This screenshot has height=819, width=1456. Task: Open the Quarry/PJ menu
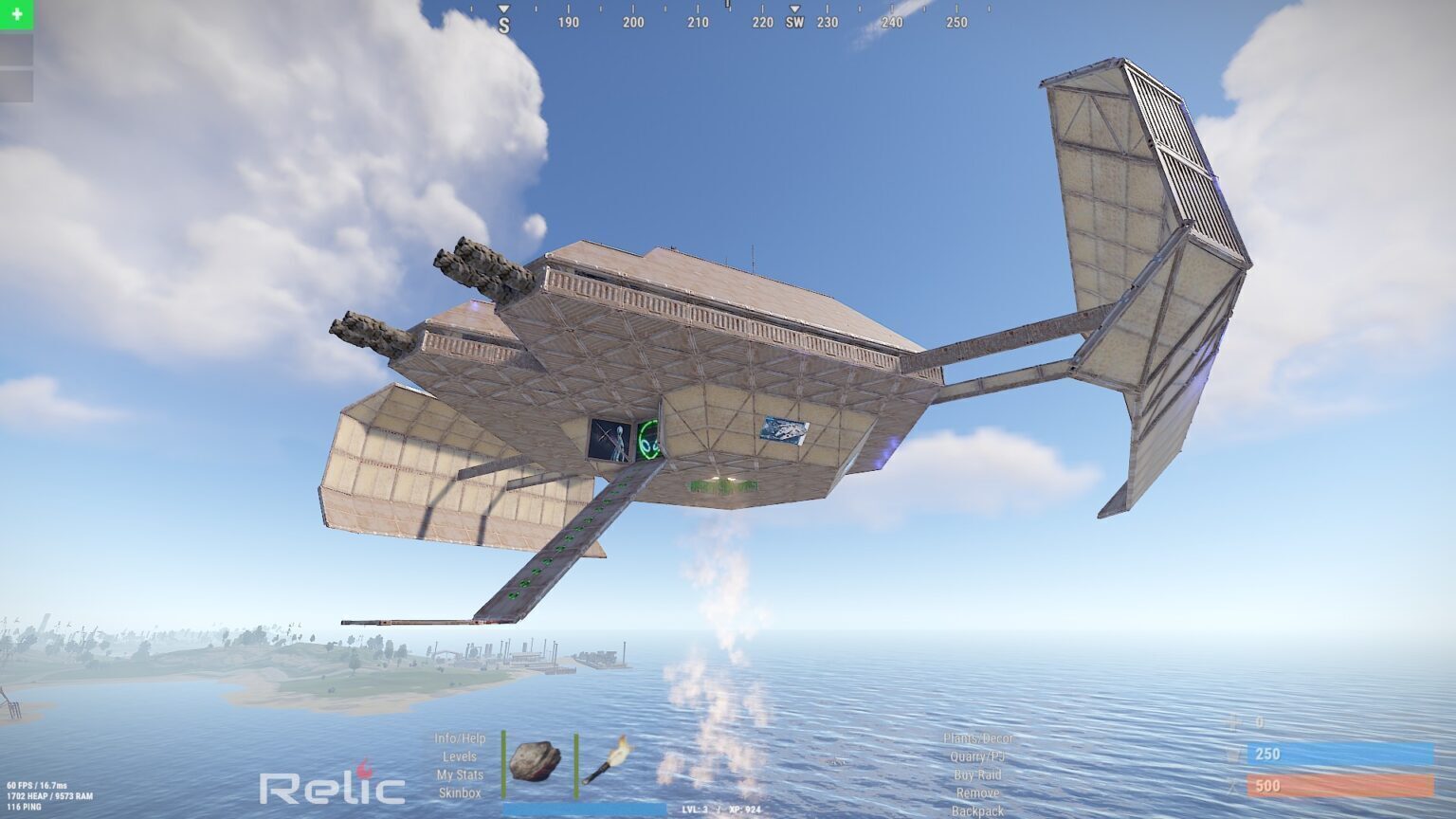click(x=977, y=756)
